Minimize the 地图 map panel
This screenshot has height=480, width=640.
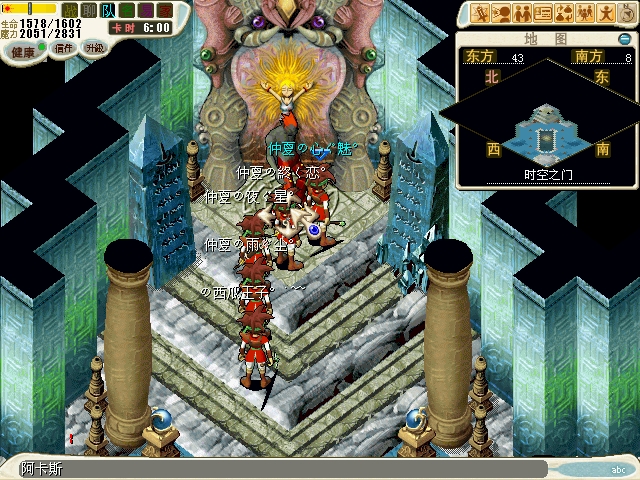[625, 39]
